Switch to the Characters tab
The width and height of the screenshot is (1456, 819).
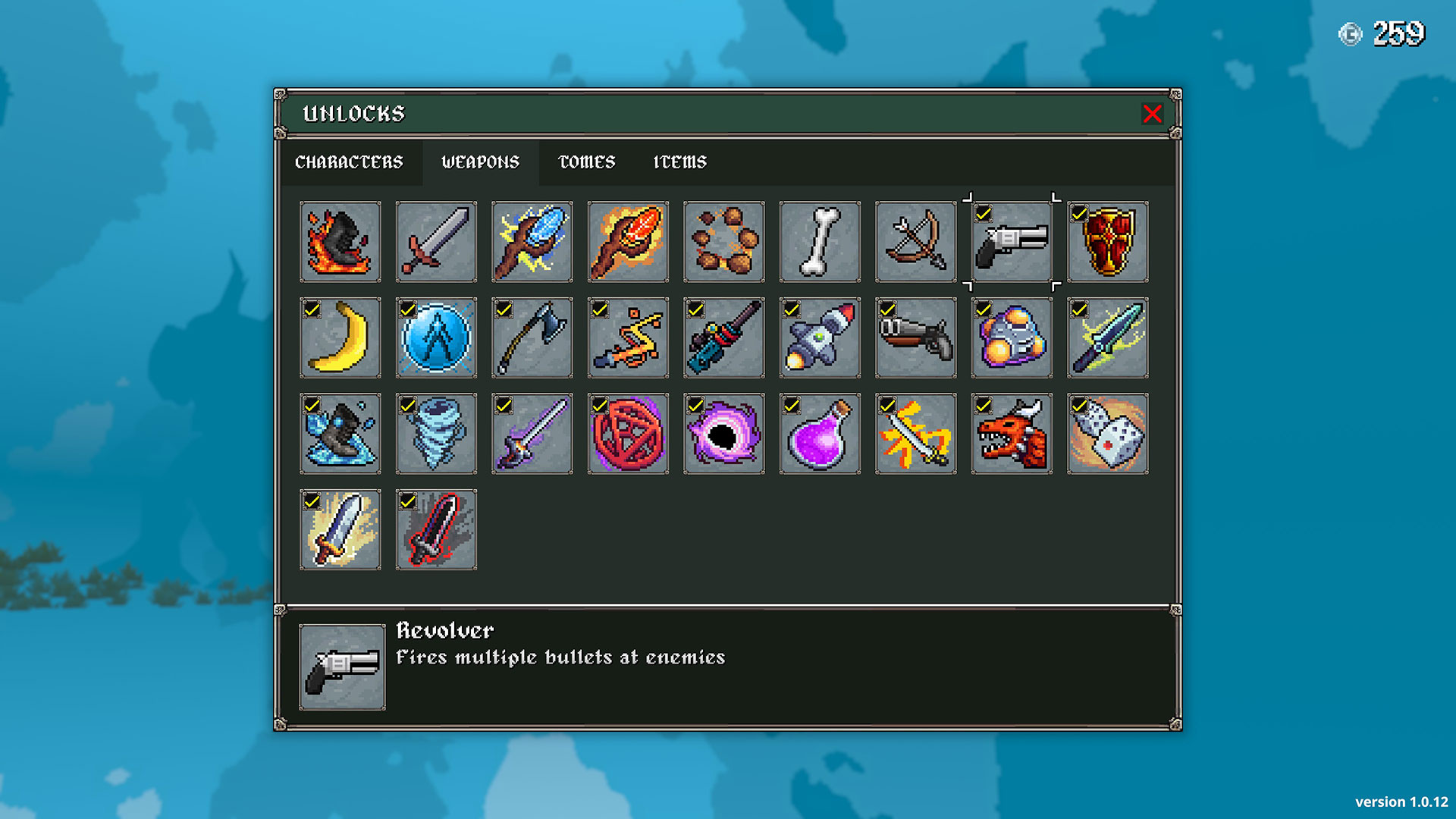(x=349, y=162)
